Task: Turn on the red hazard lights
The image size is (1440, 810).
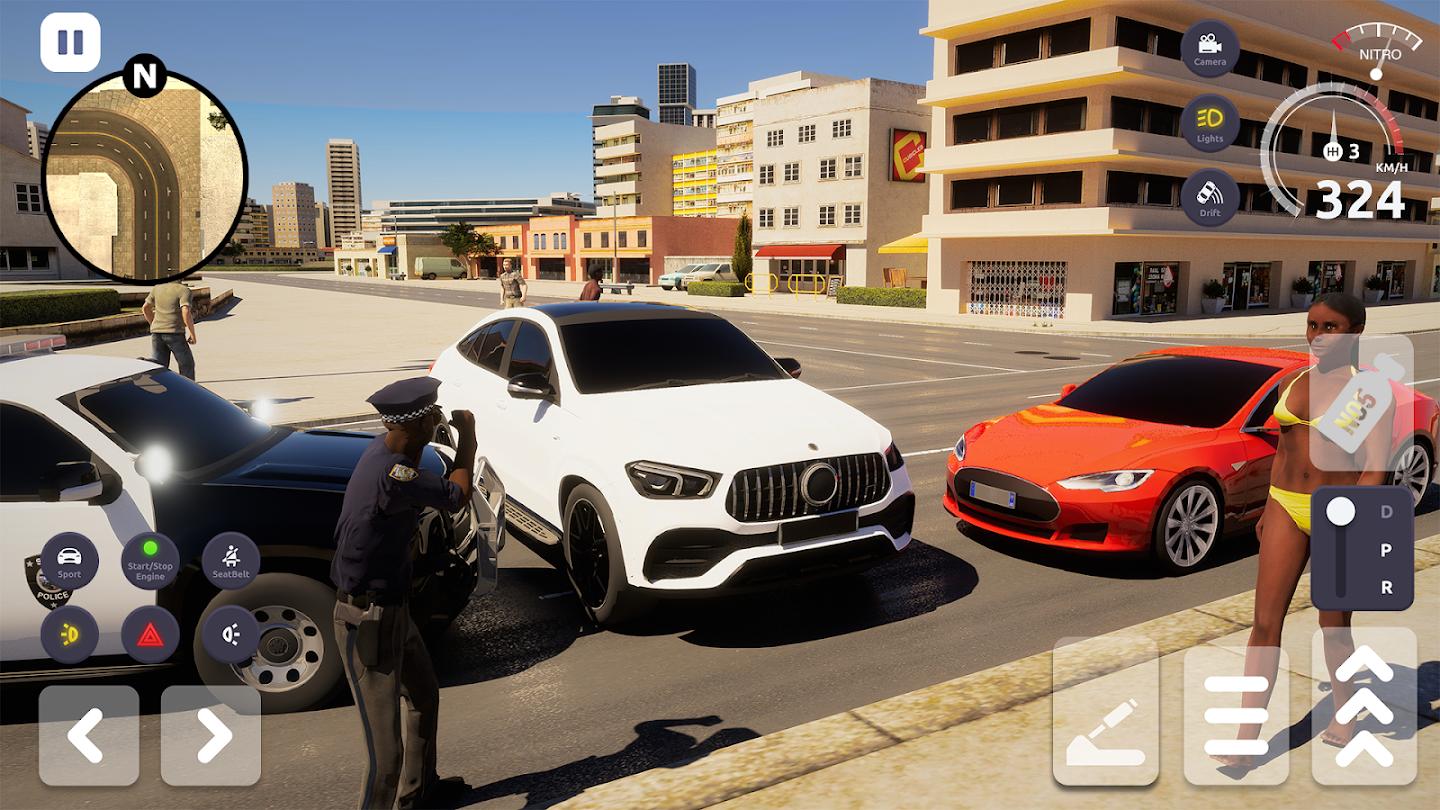Action: point(150,635)
